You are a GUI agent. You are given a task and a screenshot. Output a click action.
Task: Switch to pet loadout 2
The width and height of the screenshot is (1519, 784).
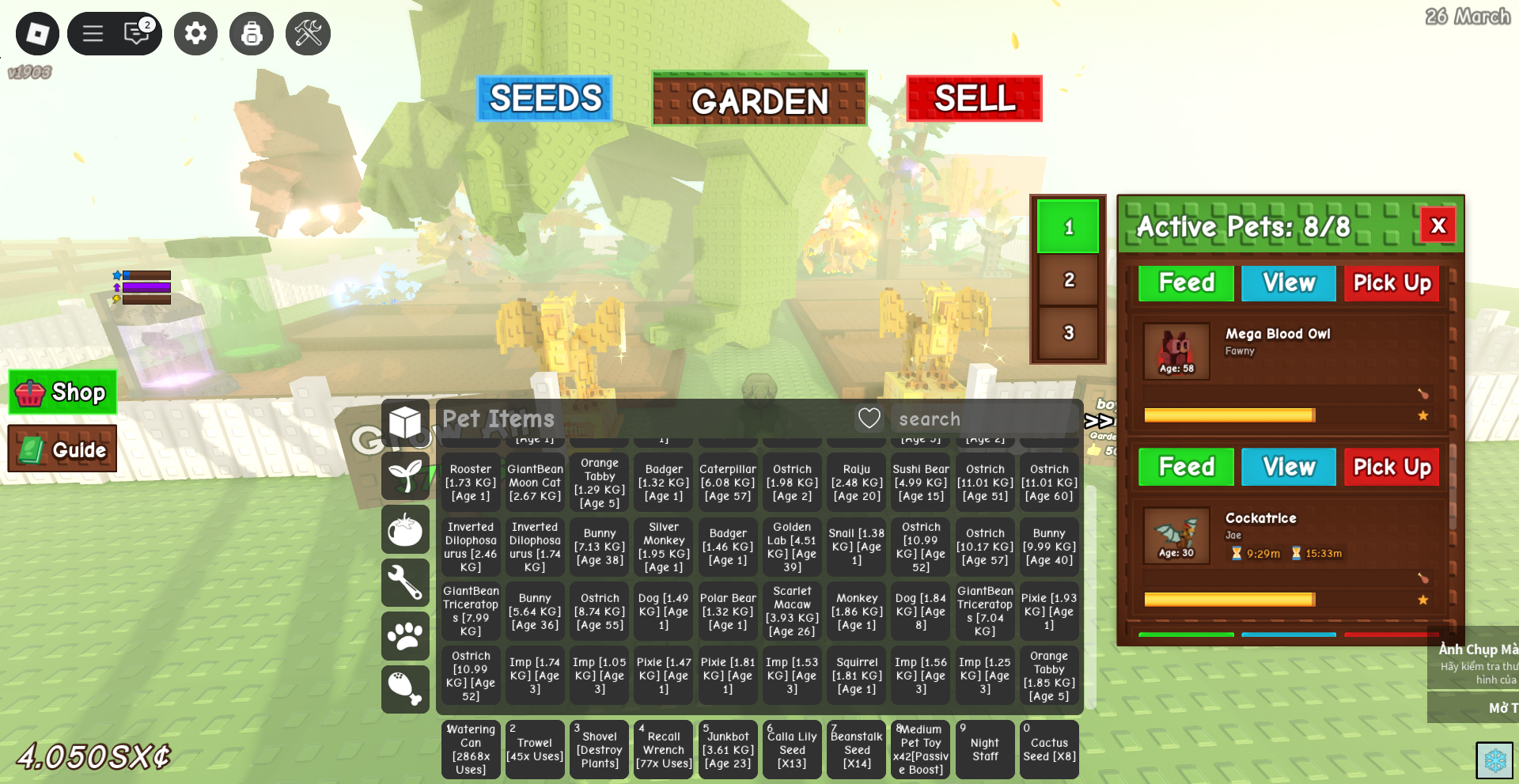1068,280
